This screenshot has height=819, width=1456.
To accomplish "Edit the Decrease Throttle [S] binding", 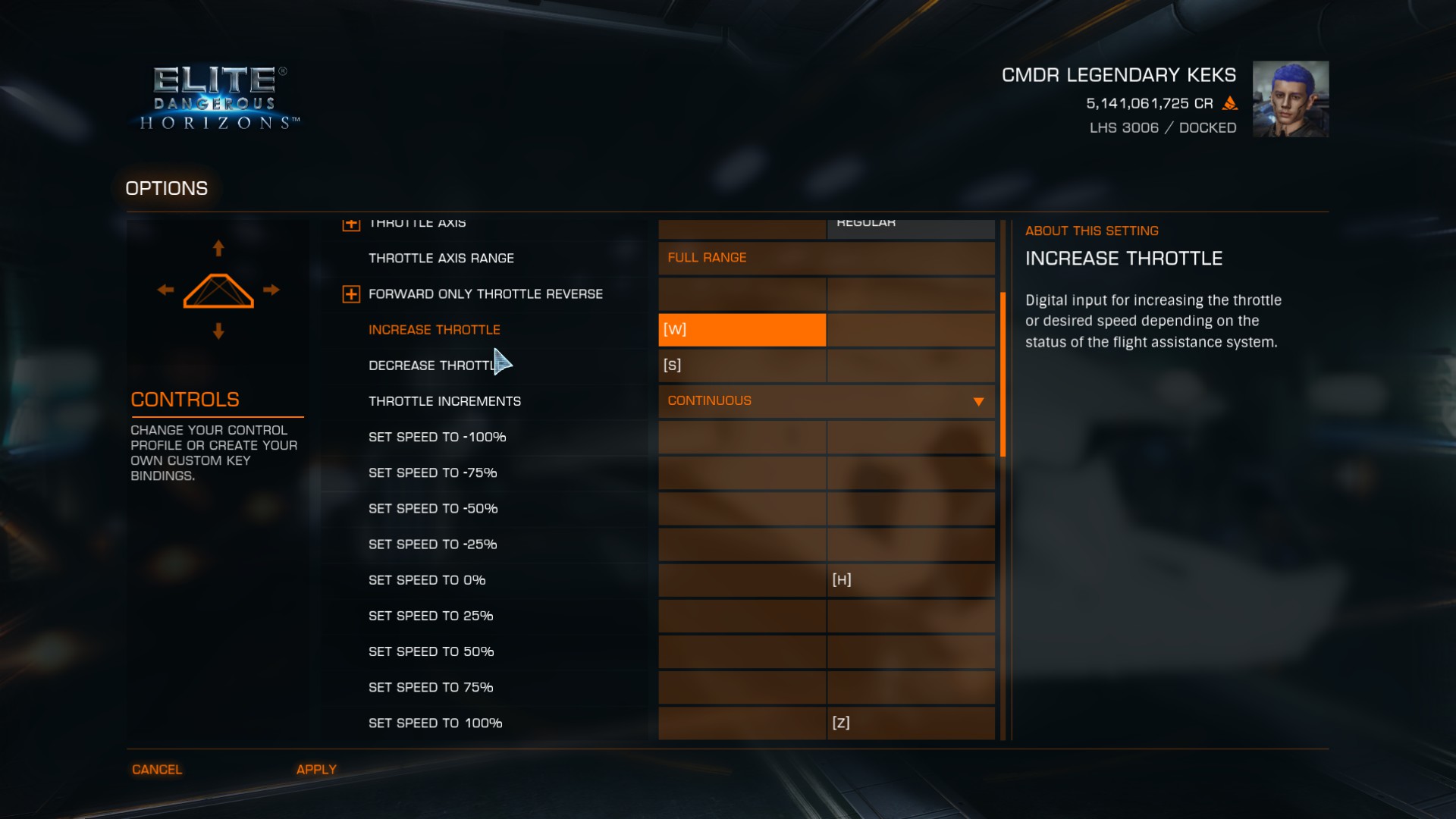I will (x=742, y=366).
